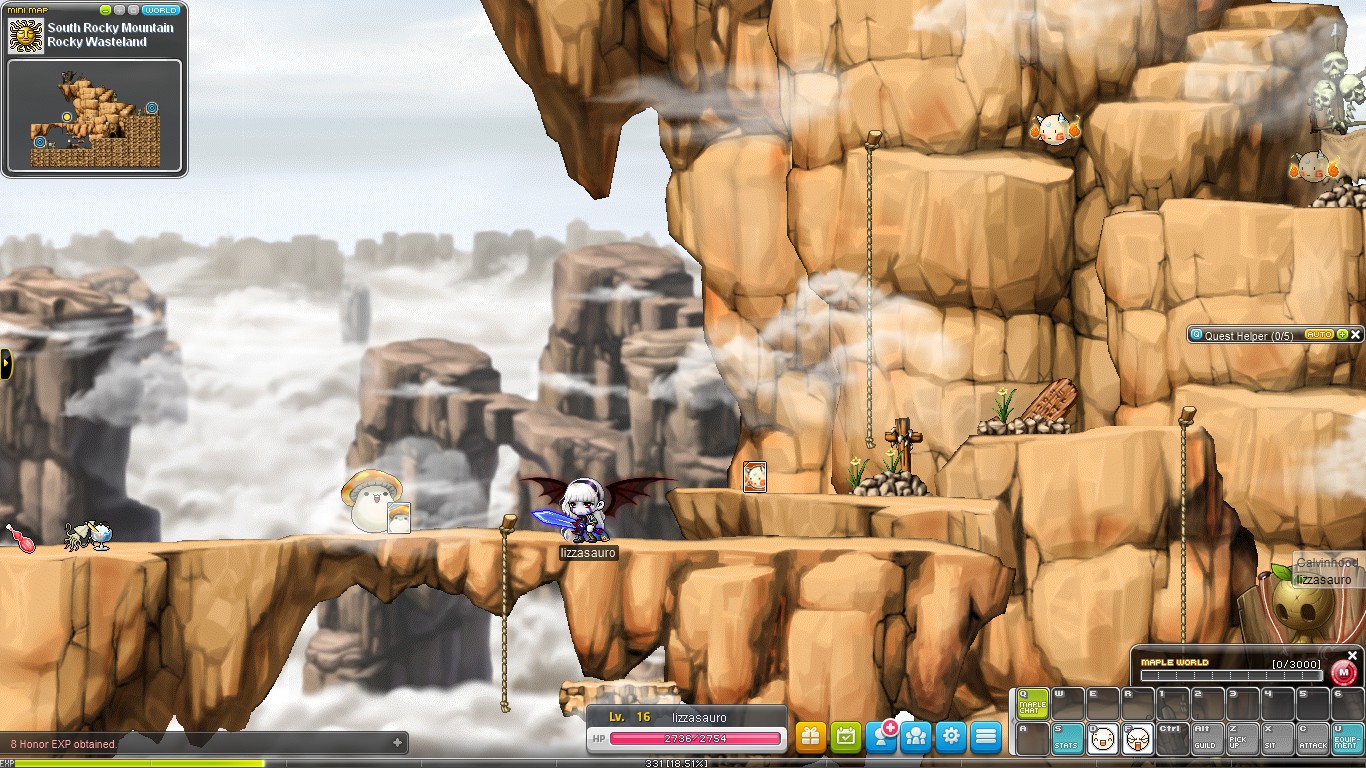Image resolution: width=1366 pixels, height=768 pixels.
Task: Expand Quest Helper via its plus button
Action: (x=1343, y=334)
